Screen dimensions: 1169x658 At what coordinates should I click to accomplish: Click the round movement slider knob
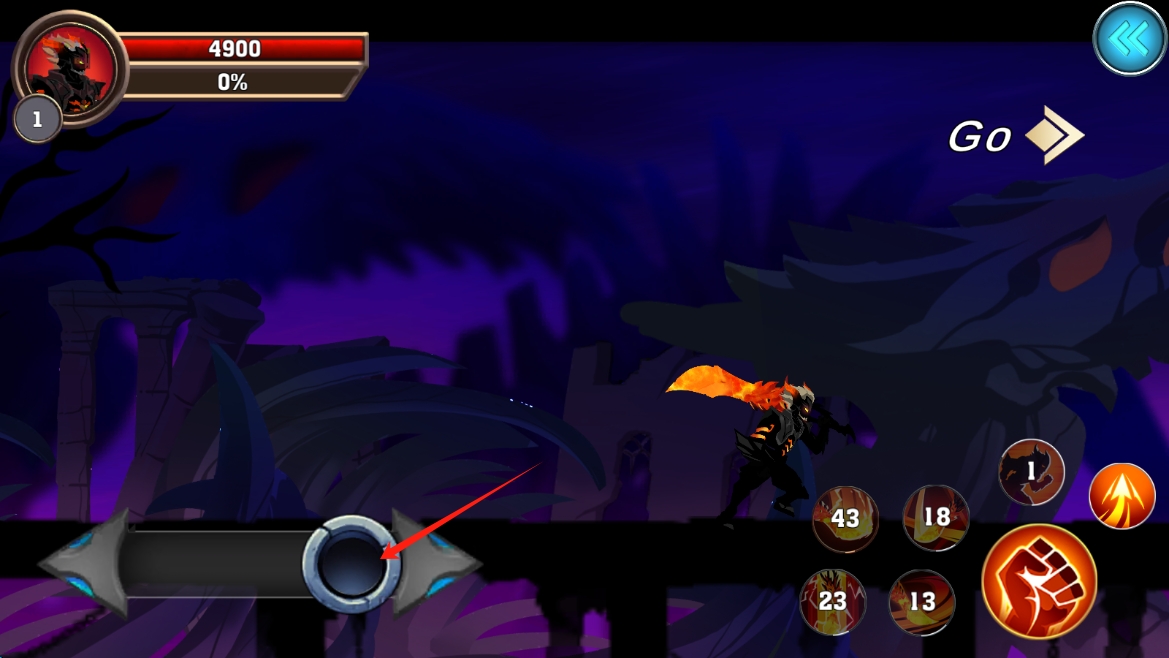point(351,564)
